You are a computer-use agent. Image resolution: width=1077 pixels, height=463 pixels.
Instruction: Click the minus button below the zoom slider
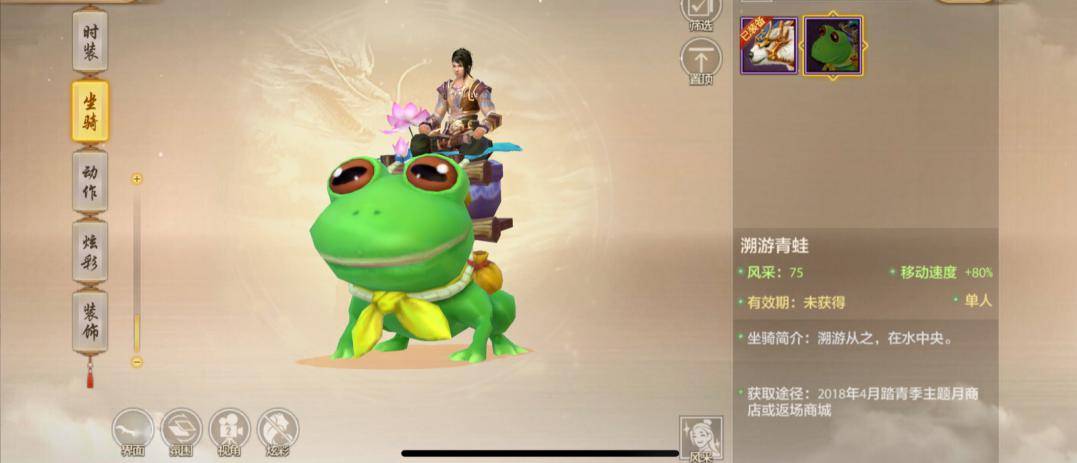[137, 362]
